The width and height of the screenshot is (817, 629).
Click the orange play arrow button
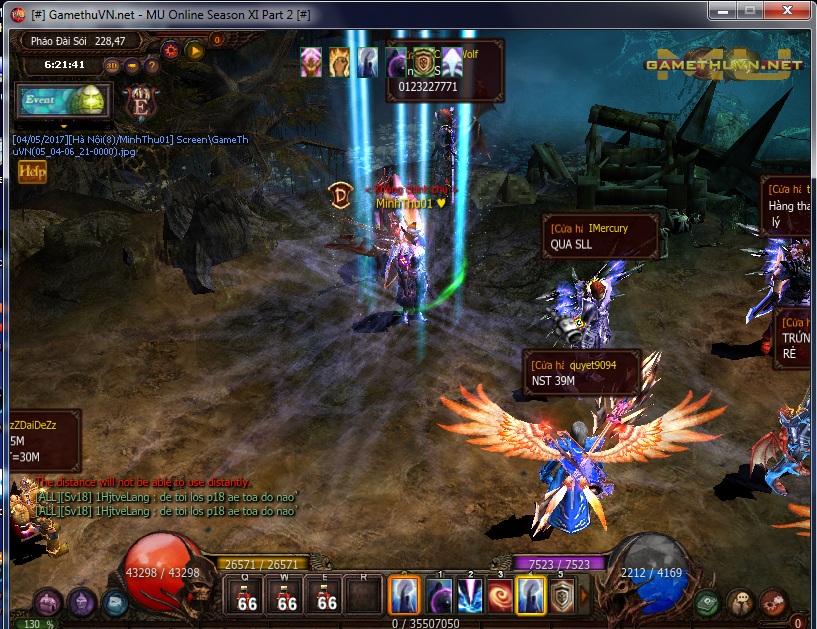pos(195,50)
